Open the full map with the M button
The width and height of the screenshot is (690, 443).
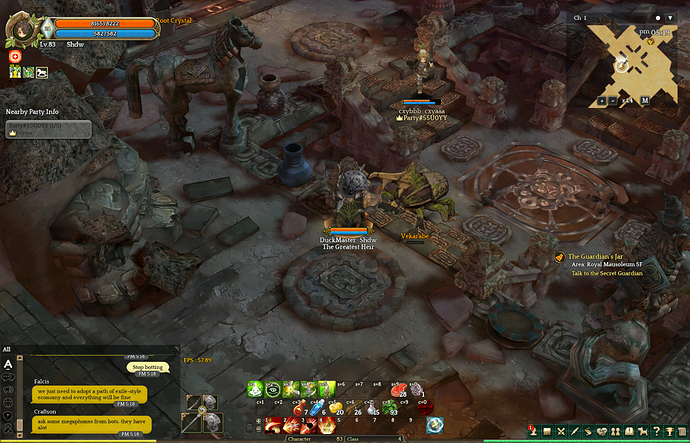[x=645, y=100]
